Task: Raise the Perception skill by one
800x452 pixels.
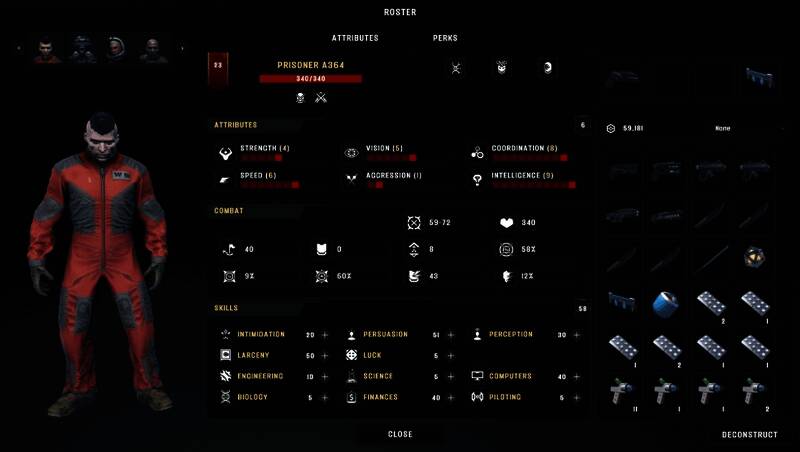Action: (576, 334)
